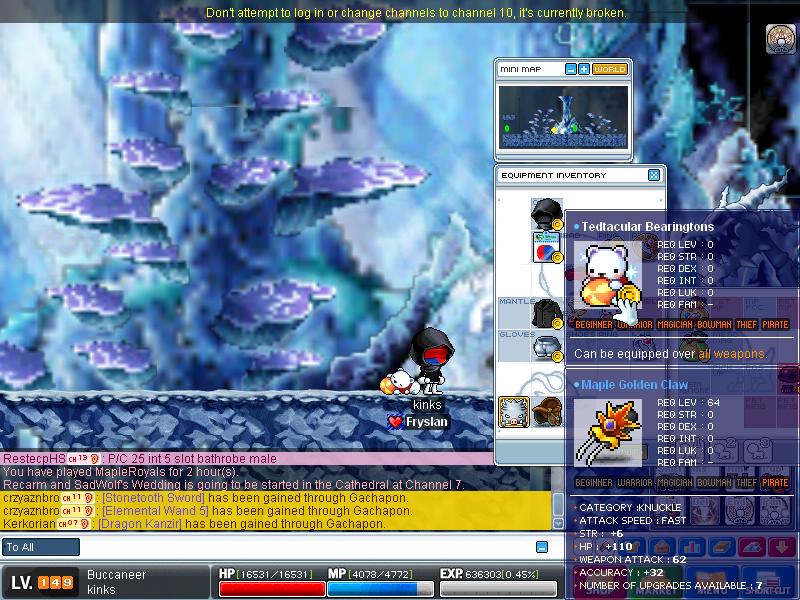The height and width of the screenshot is (600, 800).
Task: Click the character portrait icon in top corner
Action: click(780, 38)
